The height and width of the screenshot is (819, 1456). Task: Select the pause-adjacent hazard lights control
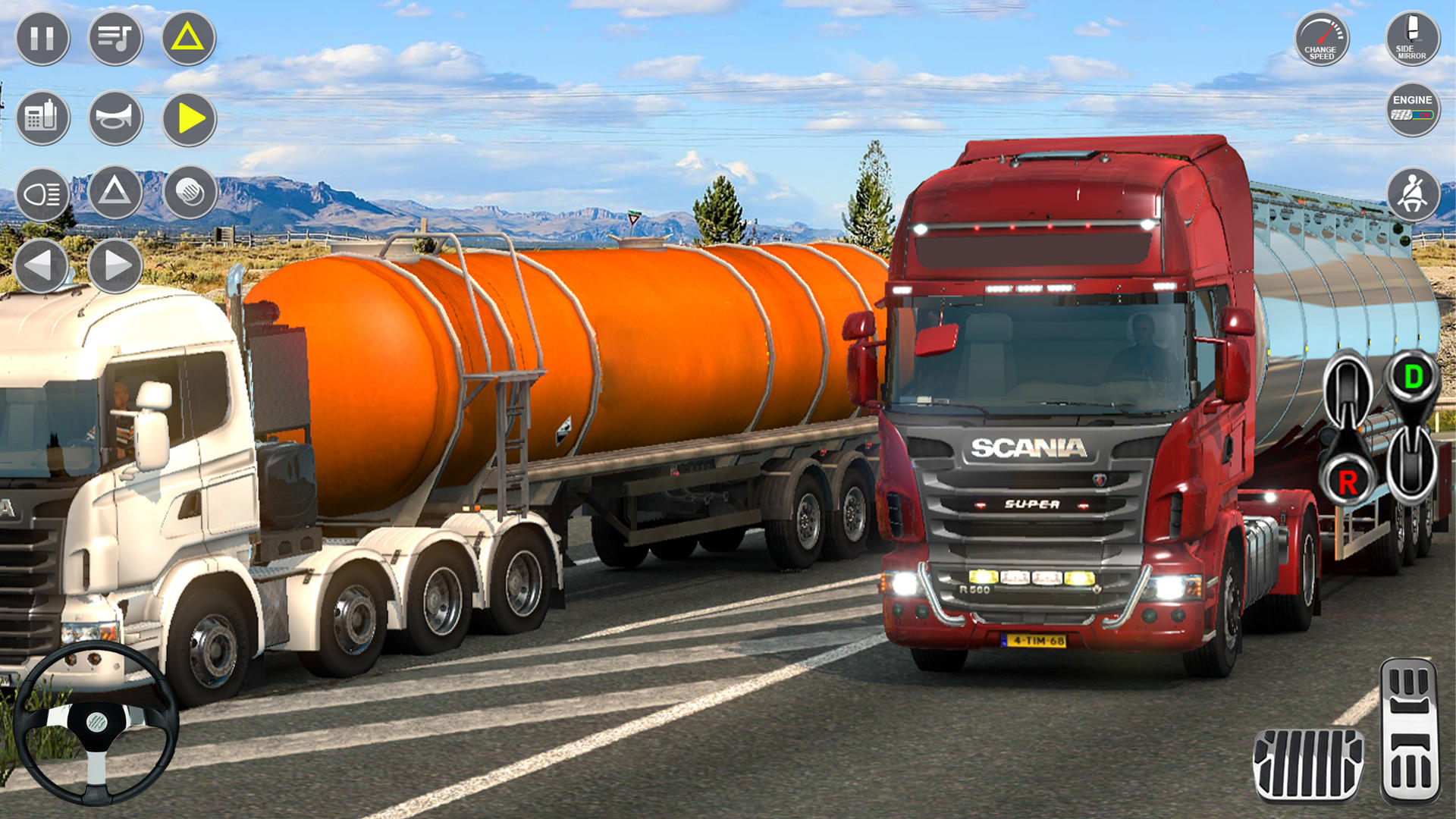pos(187,37)
